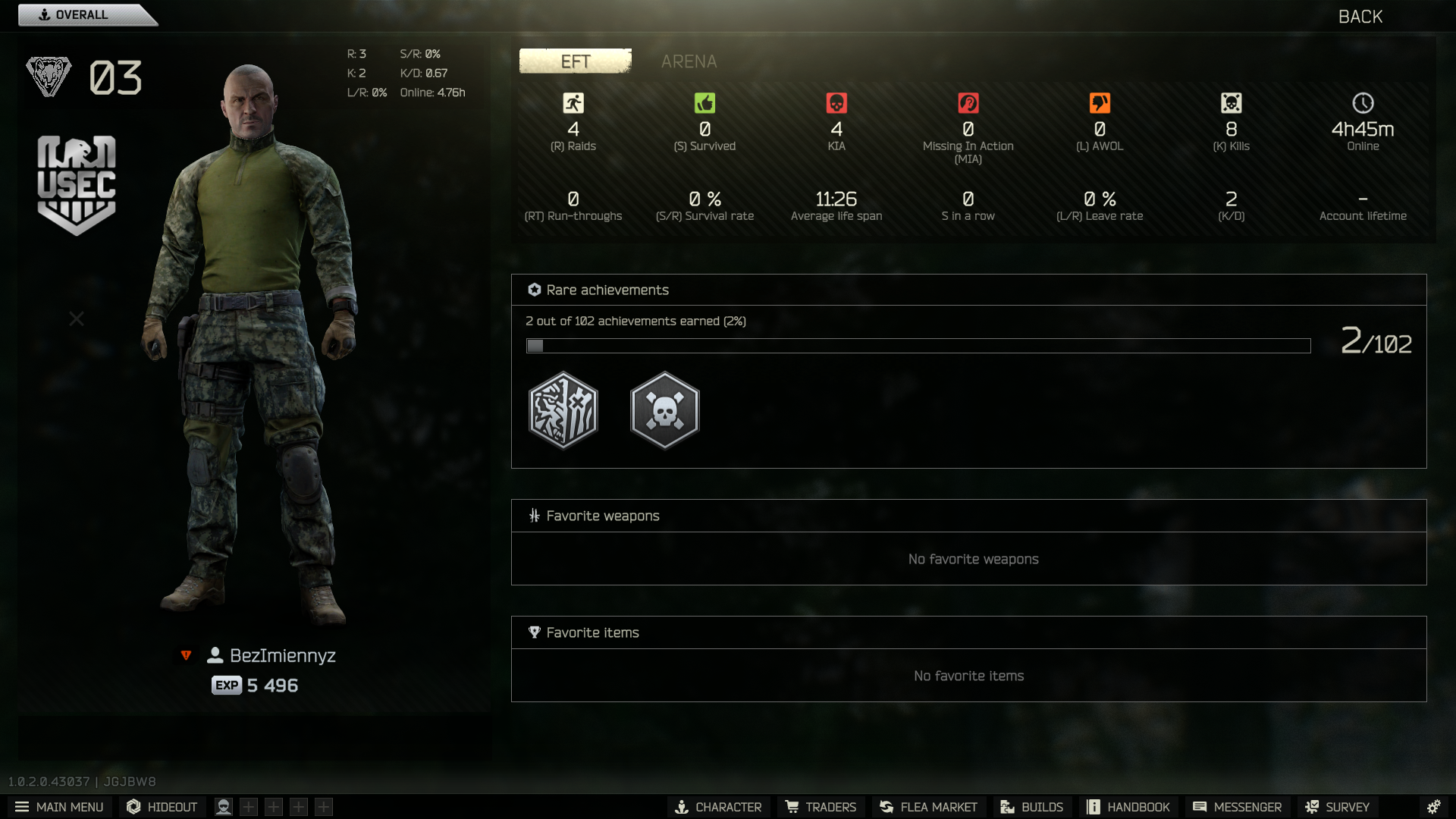This screenshot has width=1456, height=819.
Task: Browse the FLEA MARKET
Action: 928,807
